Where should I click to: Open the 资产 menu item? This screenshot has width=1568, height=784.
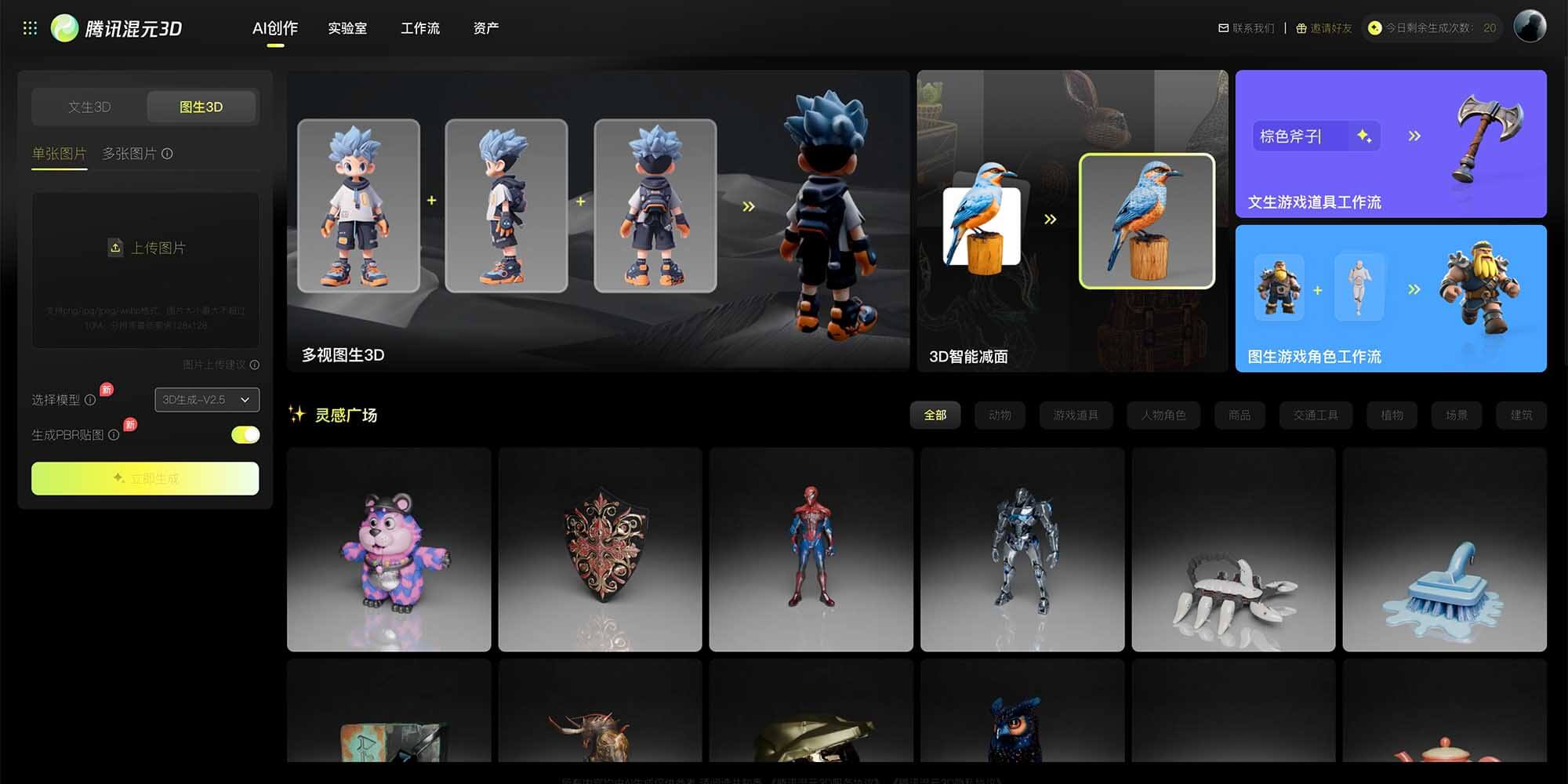[486, 28]
